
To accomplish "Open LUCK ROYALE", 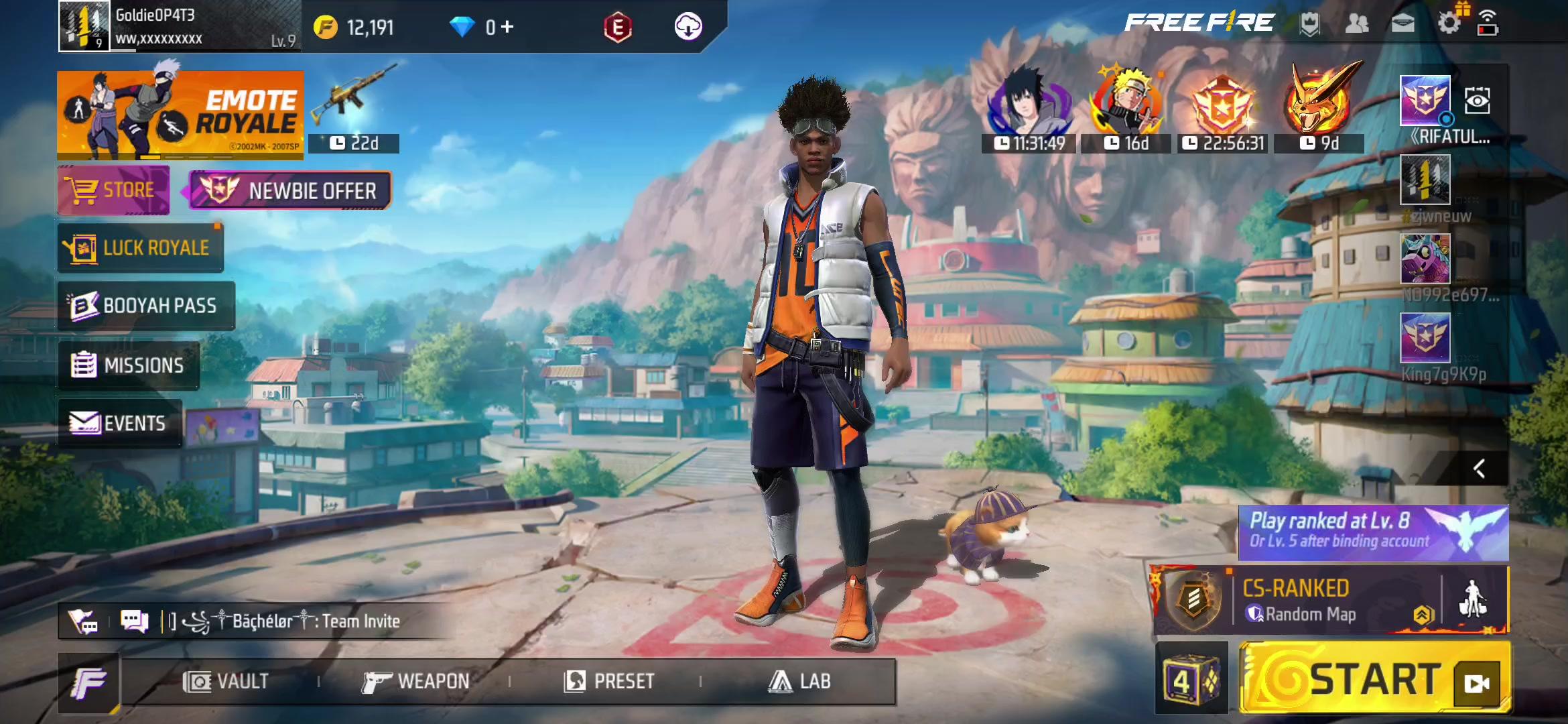I will pos(141,248).
